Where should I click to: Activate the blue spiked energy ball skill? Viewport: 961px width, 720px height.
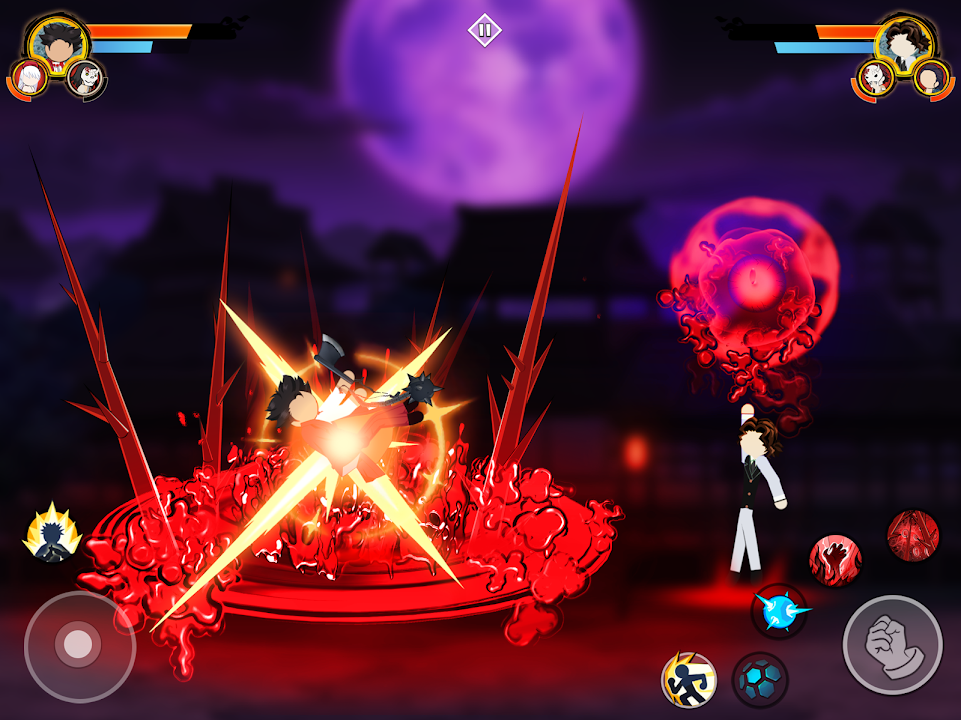(779, 610)
